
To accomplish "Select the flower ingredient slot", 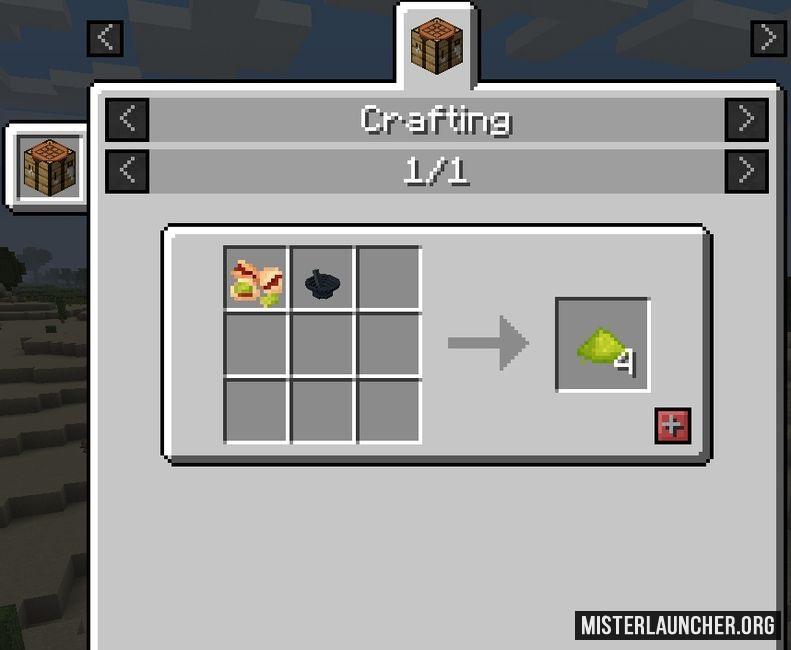I will coord(256,280).
